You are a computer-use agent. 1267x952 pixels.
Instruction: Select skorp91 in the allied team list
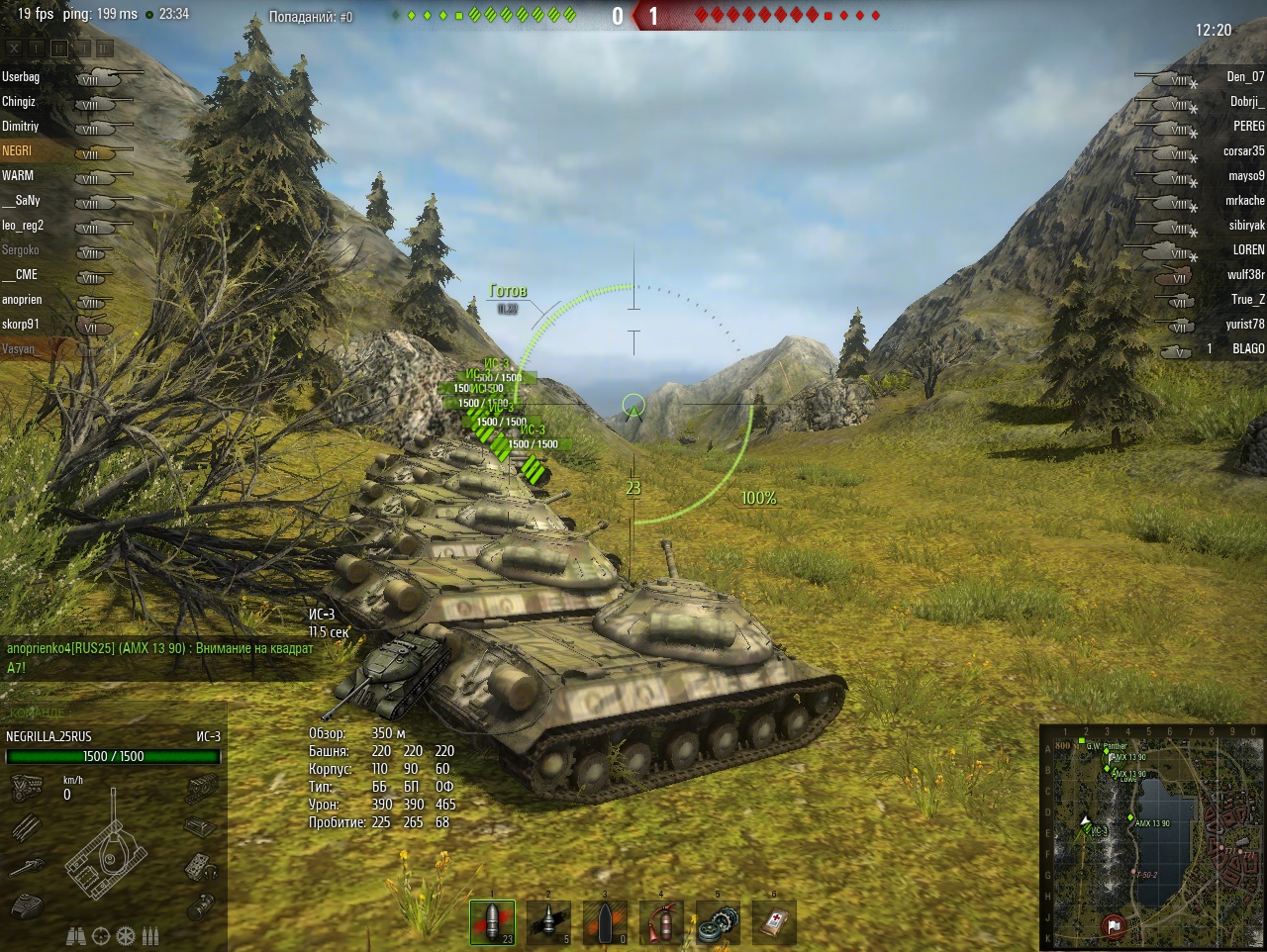(x=21, y=325)
